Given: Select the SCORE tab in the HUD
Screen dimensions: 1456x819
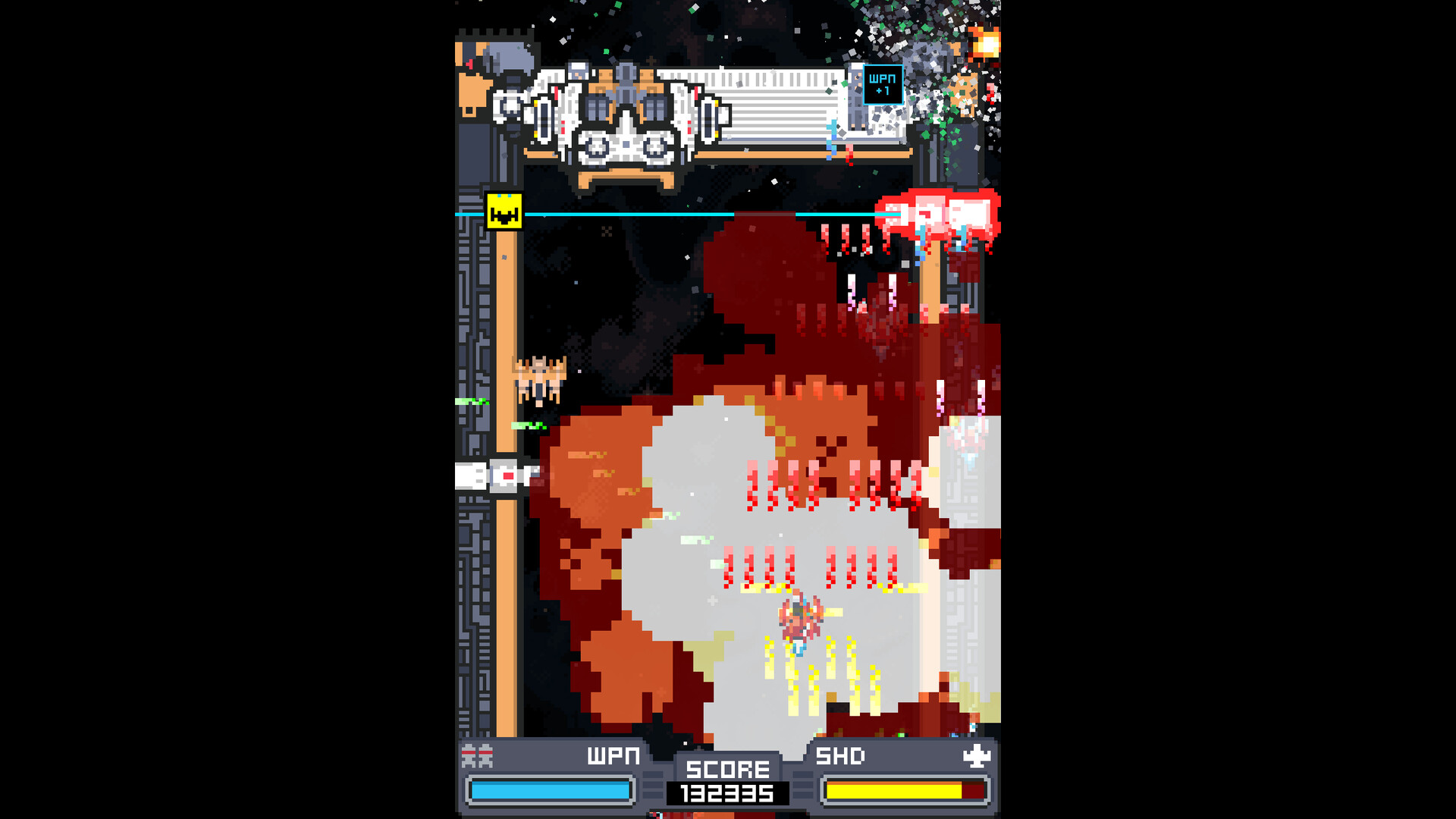Looking at the screenshot, I should pos(726,769).
